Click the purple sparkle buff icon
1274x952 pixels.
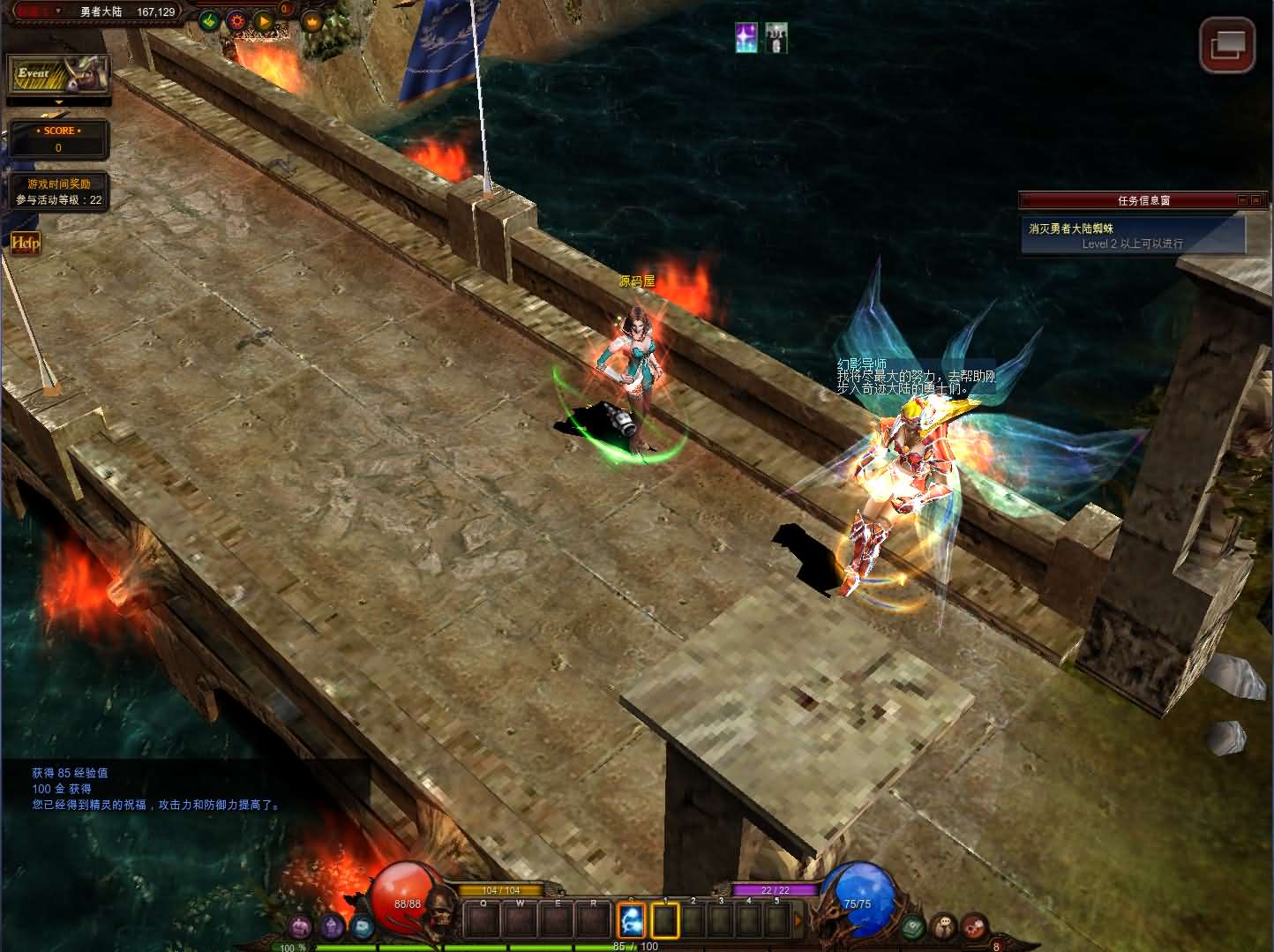tap(746, 38)
